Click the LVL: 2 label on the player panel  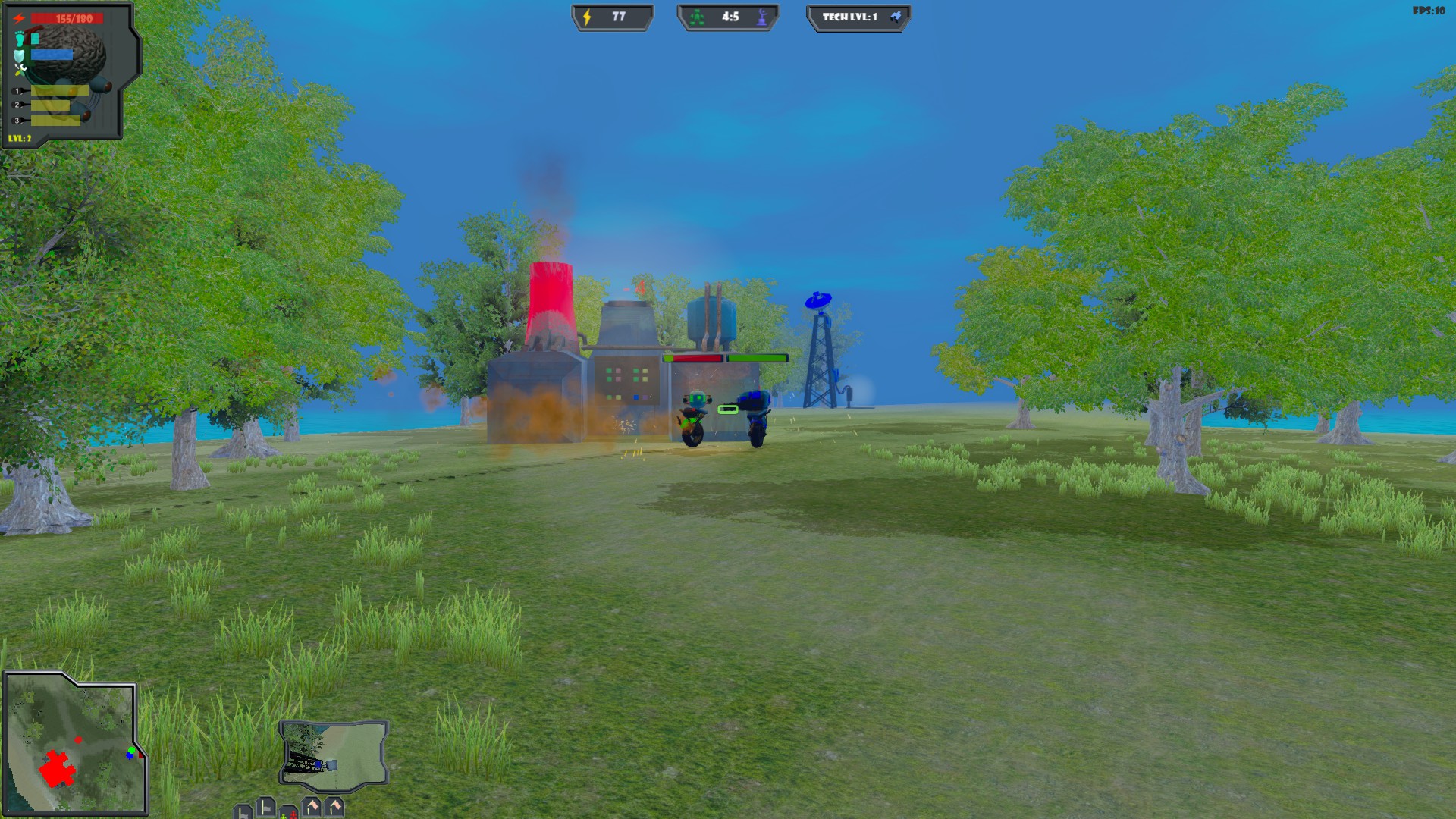(20, 139)
